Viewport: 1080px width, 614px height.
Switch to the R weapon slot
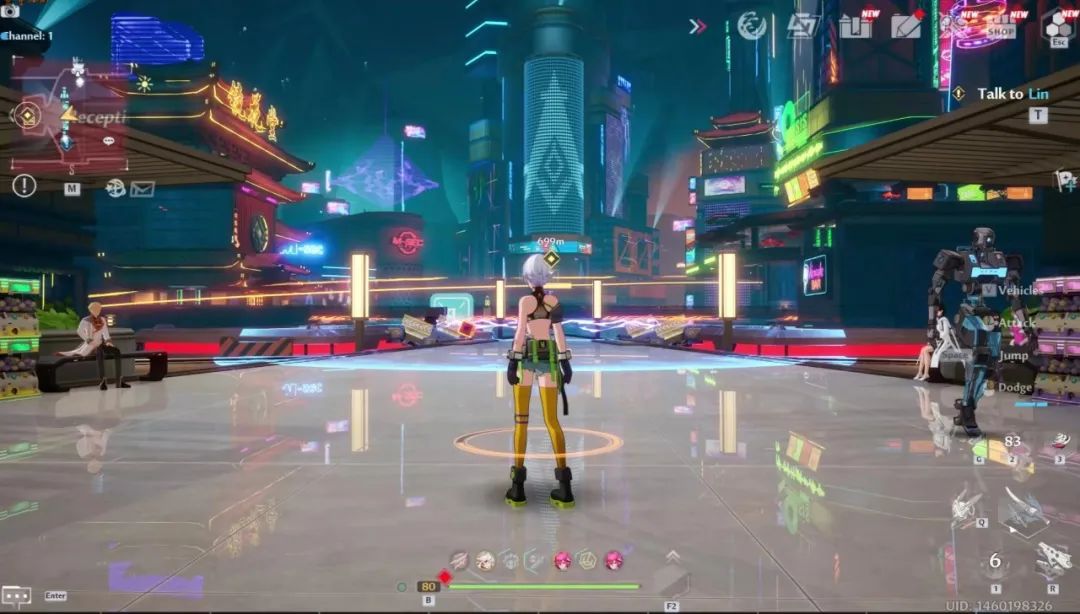click(x=1053, y=560)
